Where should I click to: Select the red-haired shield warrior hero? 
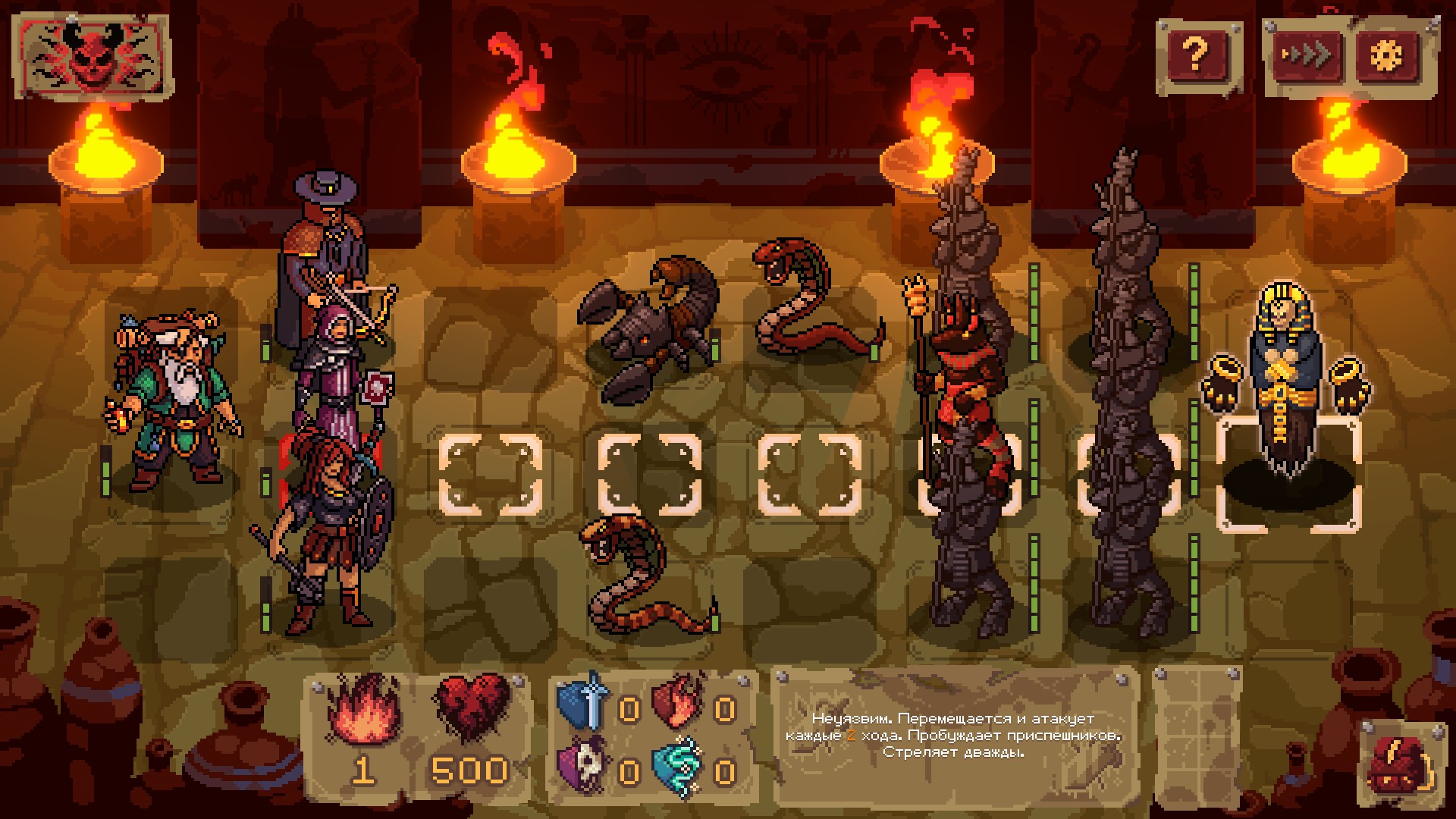(x=326, y=531)
